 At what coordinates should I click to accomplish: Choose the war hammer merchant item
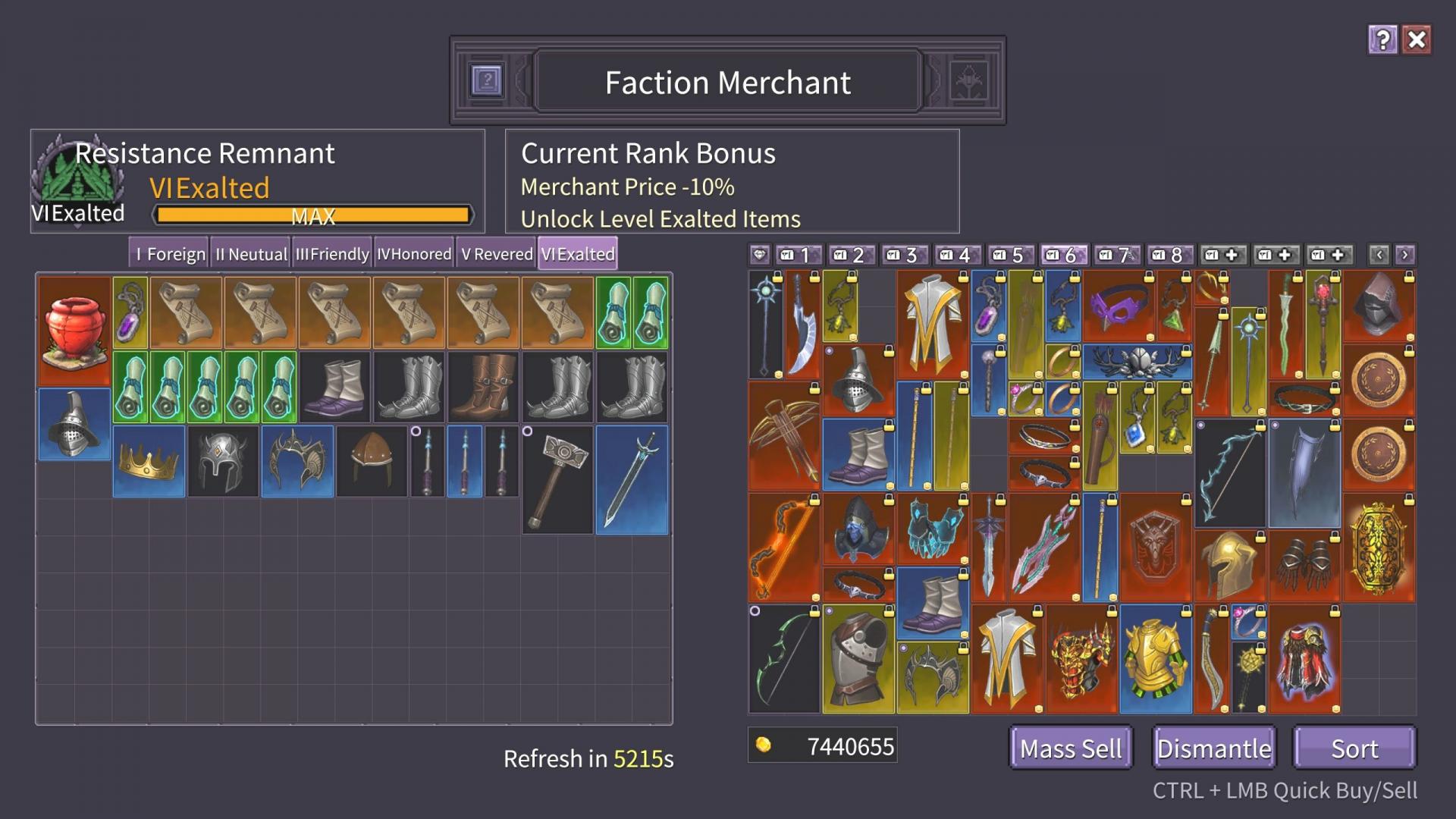557,479
